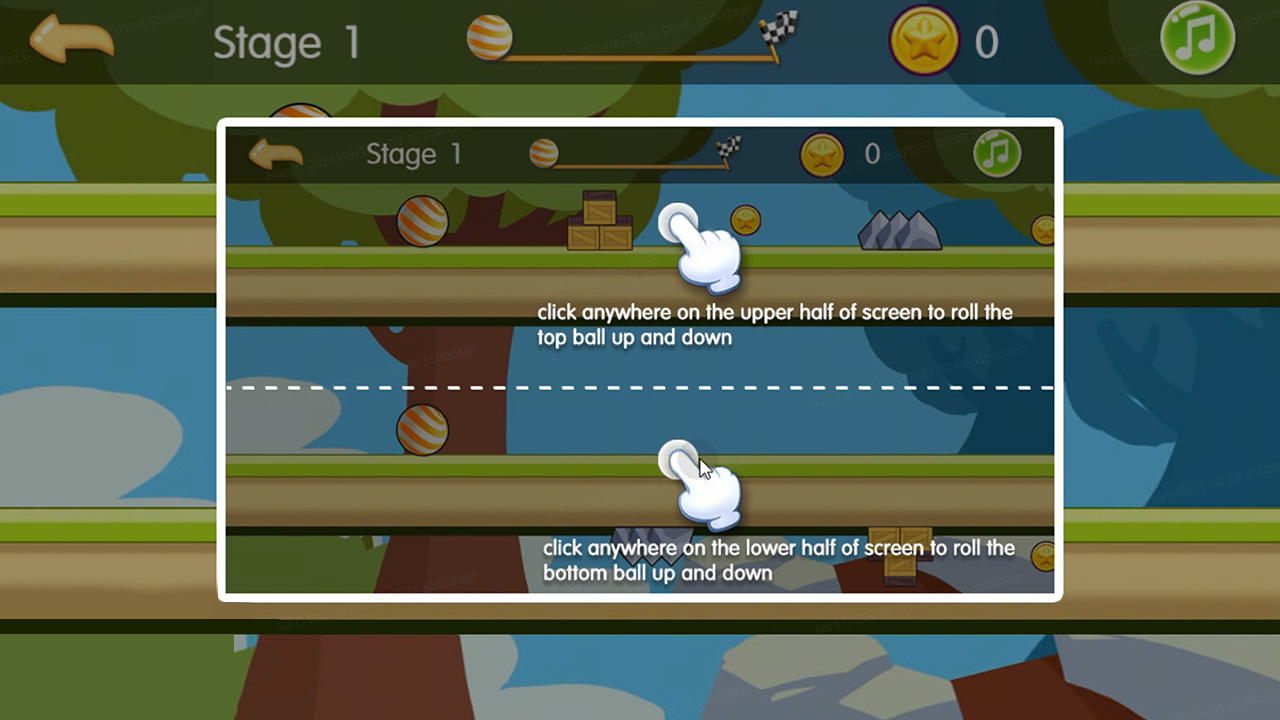Click the star coin icon inside the dialog header
1280x720 pixels.
822,154
